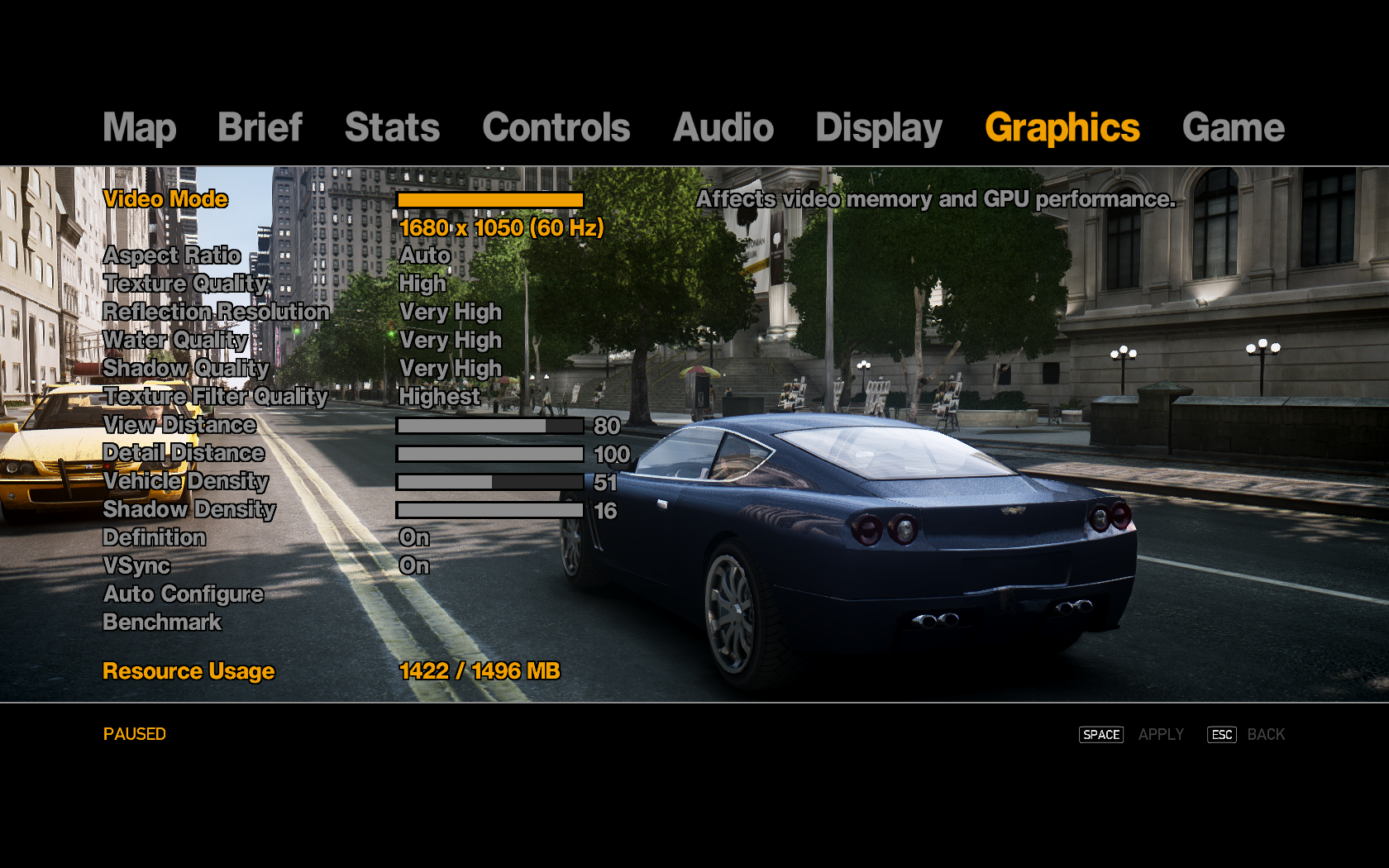Select the Game tab

(x=1233, y=128)
